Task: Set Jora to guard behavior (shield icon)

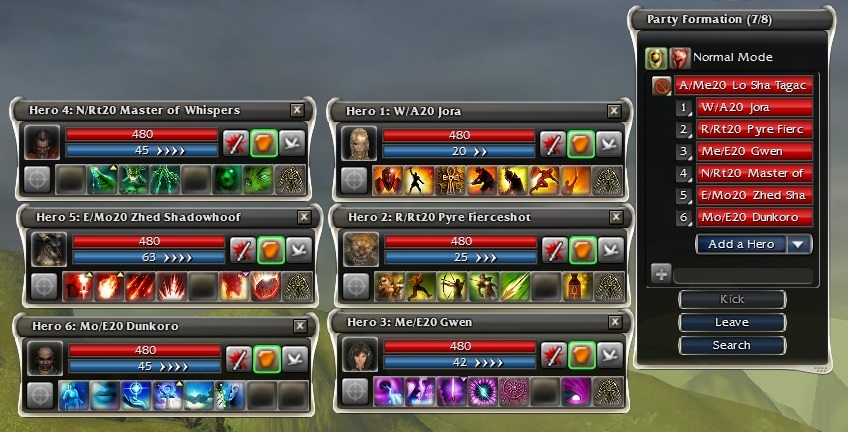Action: (579, 143)
